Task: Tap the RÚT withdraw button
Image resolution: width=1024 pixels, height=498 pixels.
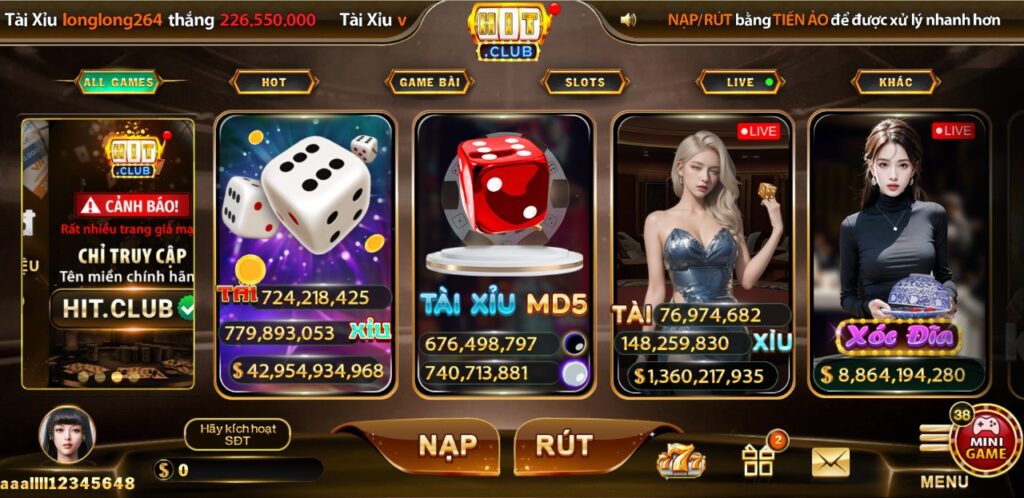Action: coord(564,445)
